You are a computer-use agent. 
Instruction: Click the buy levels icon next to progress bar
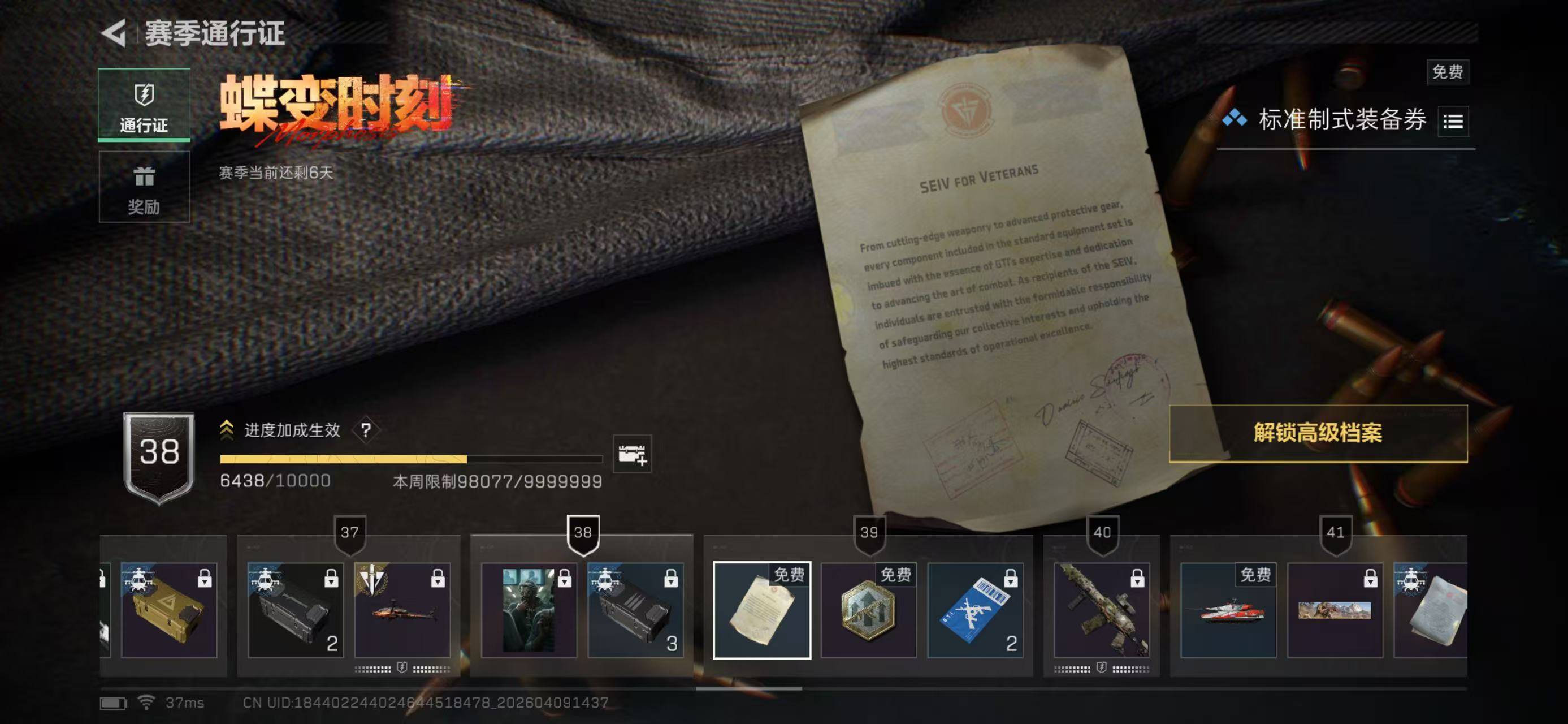(632, 454)
